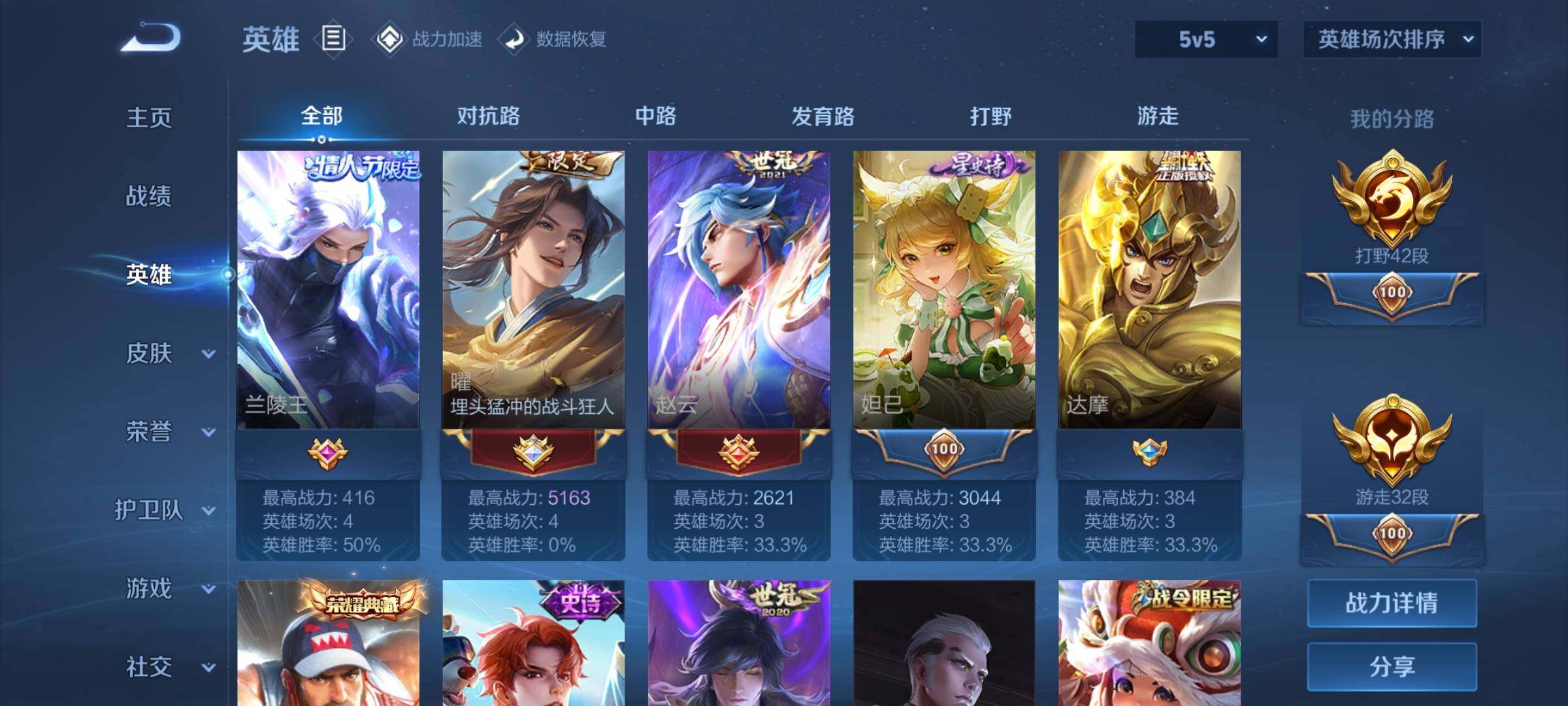The image size is (1568, 706).
Task: Open the 战力加速 power boost option
Action: (429, 39)
